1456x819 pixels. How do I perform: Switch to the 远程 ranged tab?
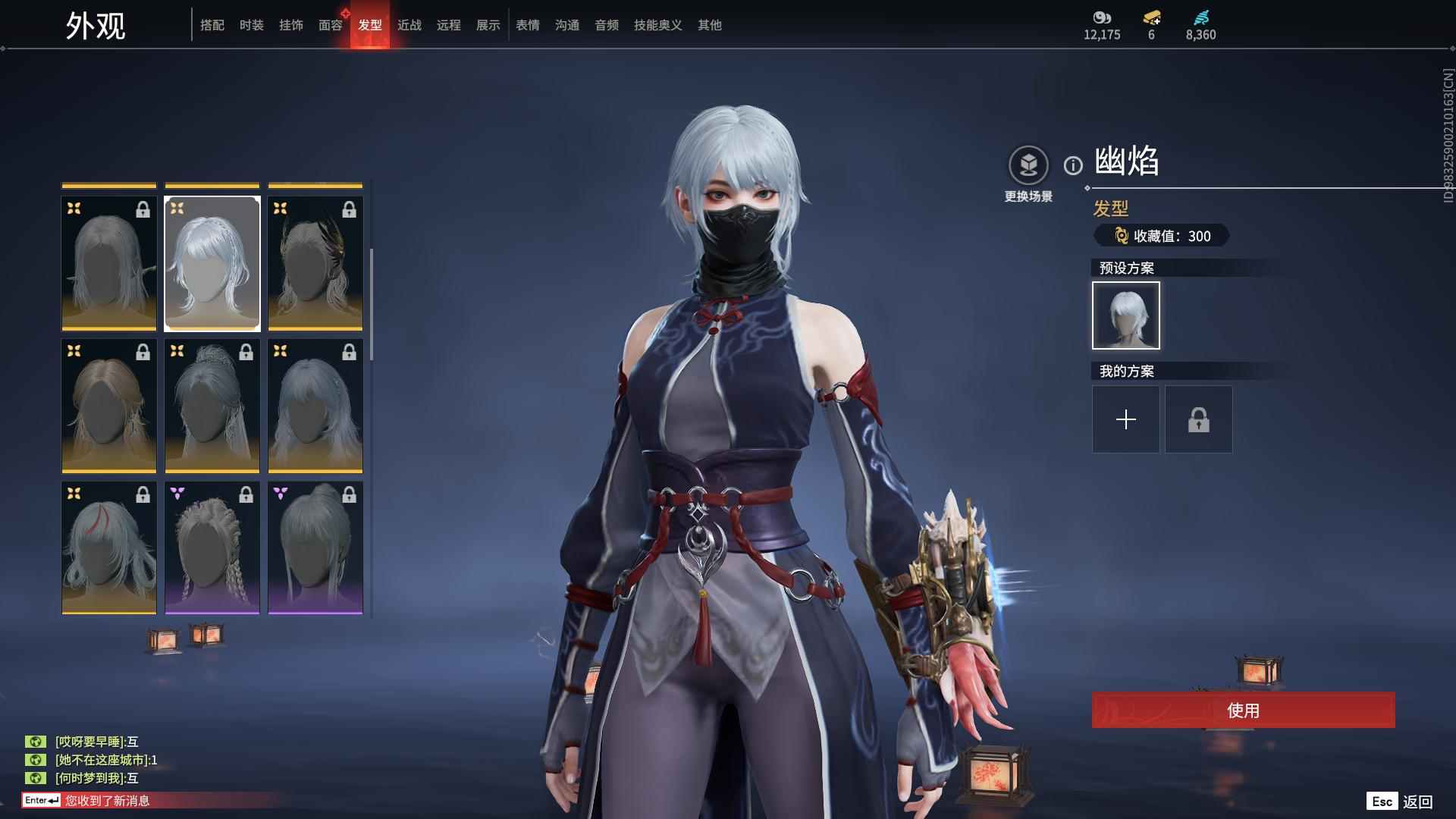coord(448,25)
